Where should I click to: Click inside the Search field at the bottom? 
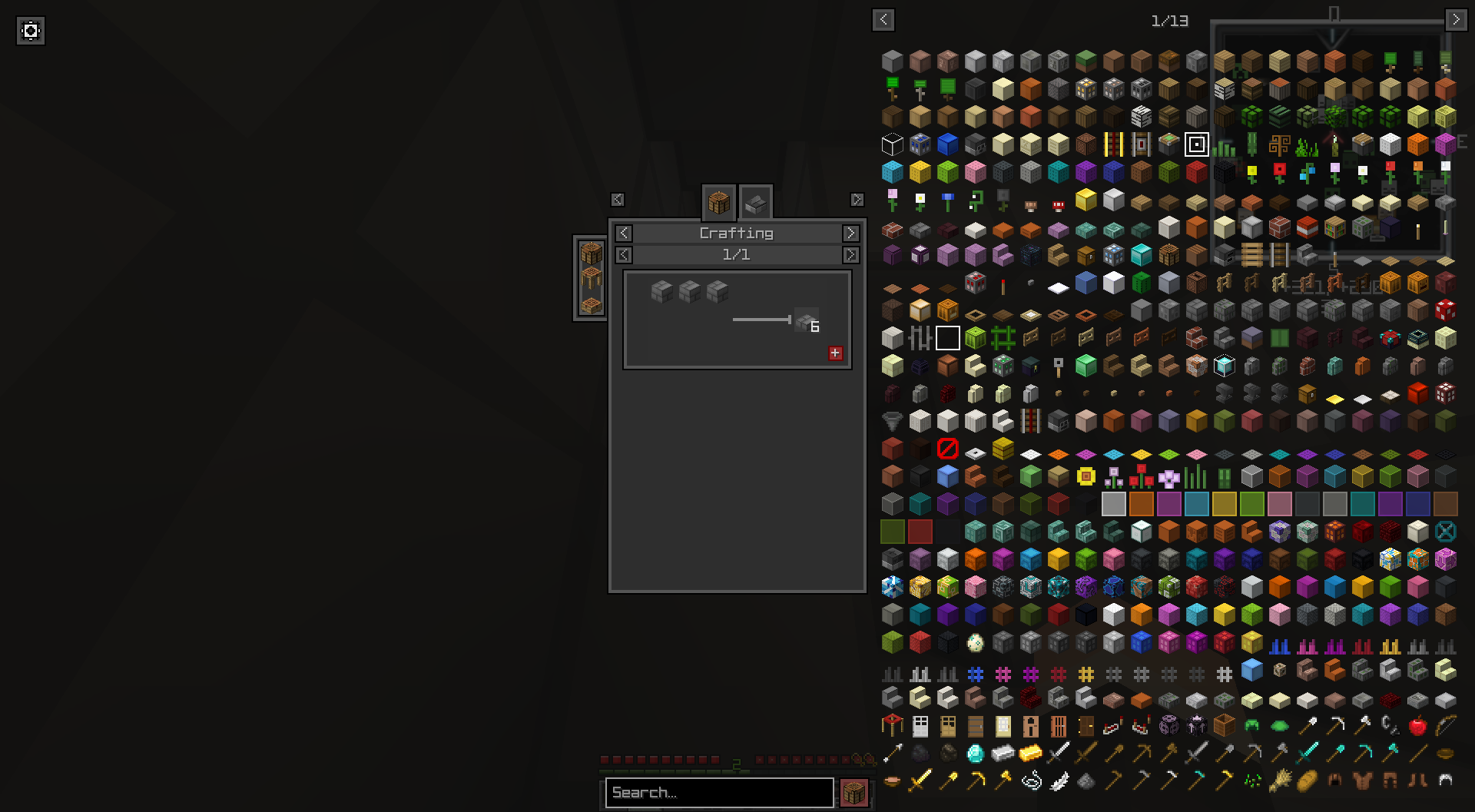click(x=718, y=793)
